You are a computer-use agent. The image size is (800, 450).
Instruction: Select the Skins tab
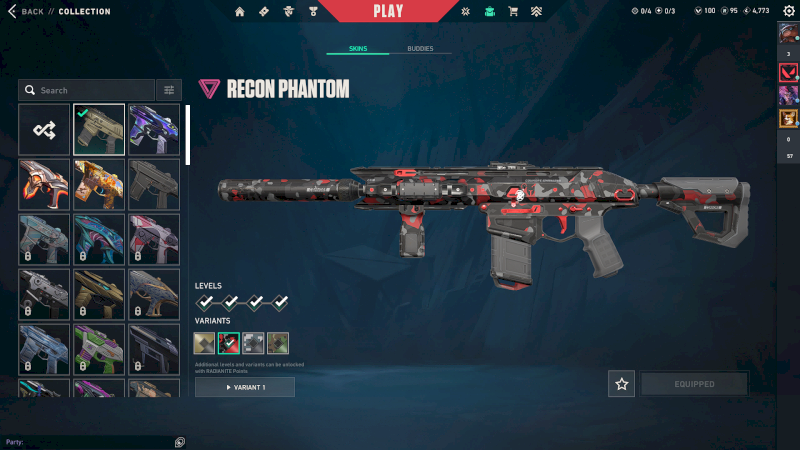click(x=358, y=48)
